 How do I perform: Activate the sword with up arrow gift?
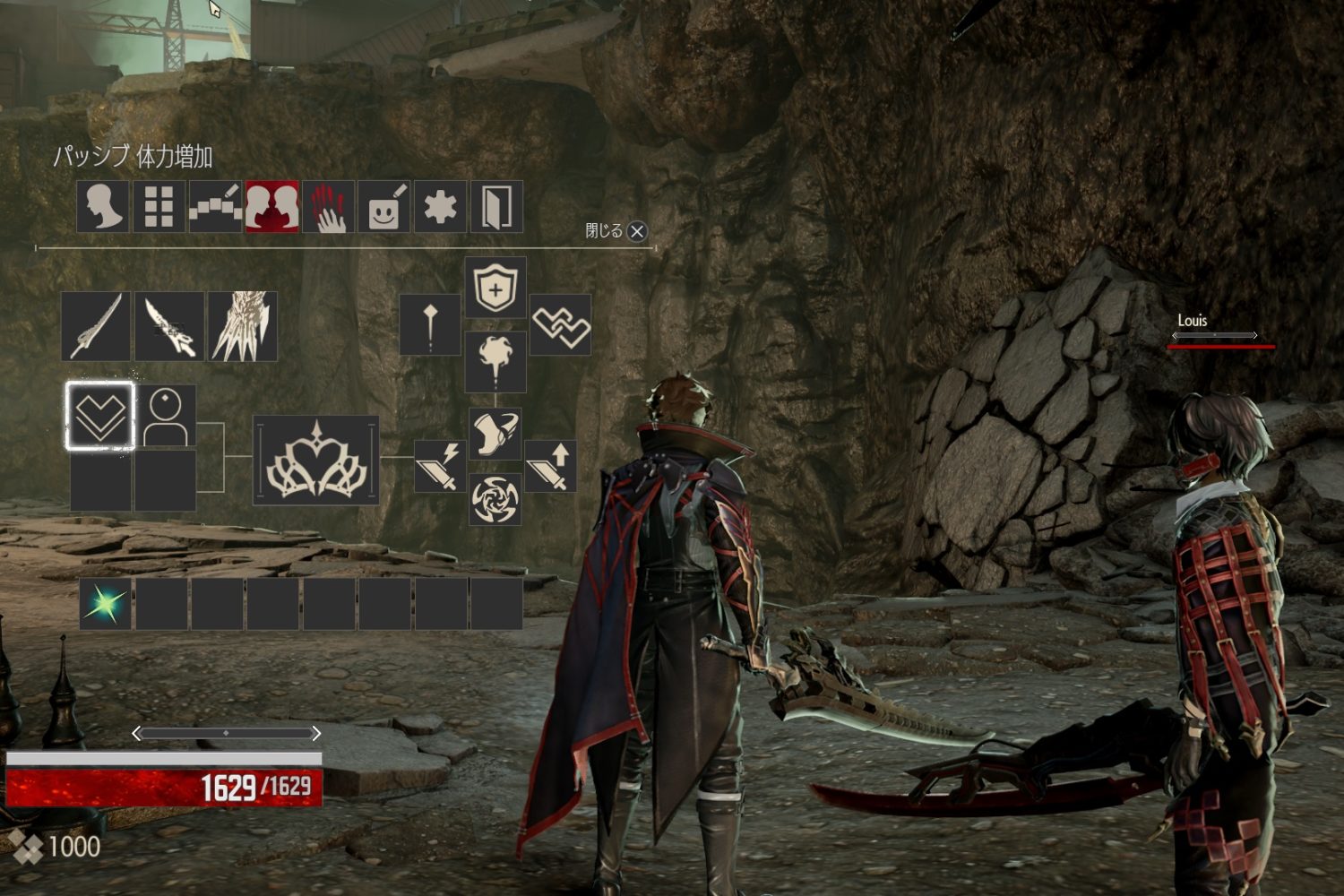[x=550, y=466]
